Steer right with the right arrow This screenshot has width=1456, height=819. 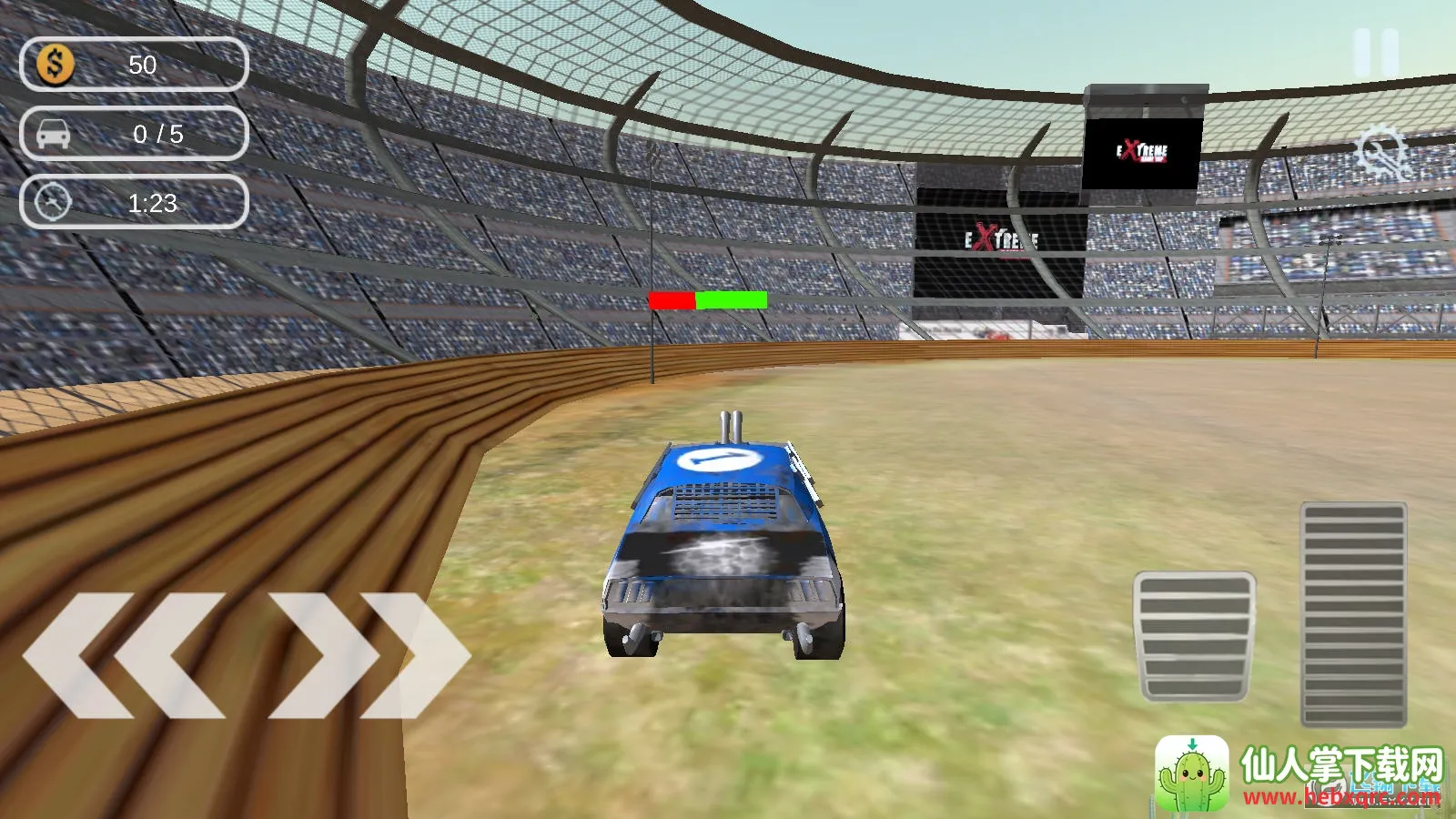[x=369, y=654]
